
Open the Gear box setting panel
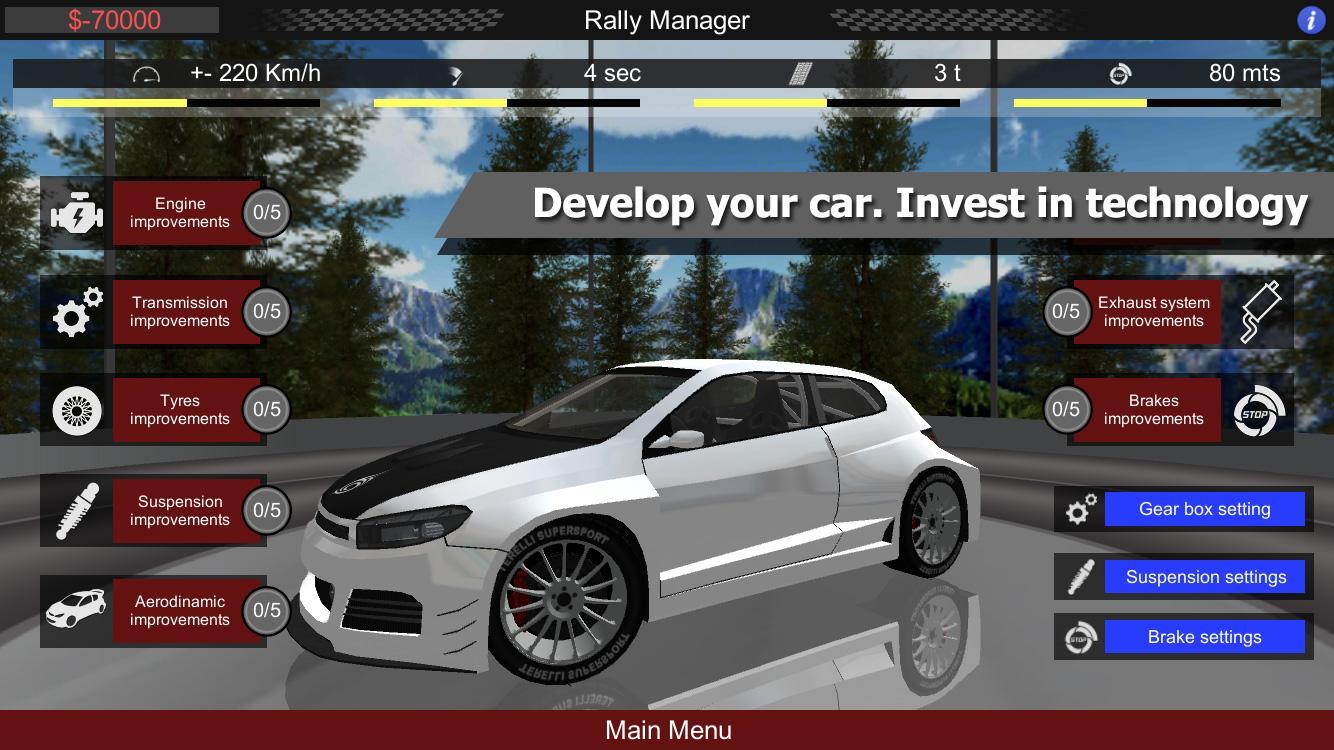[1204, 508]
